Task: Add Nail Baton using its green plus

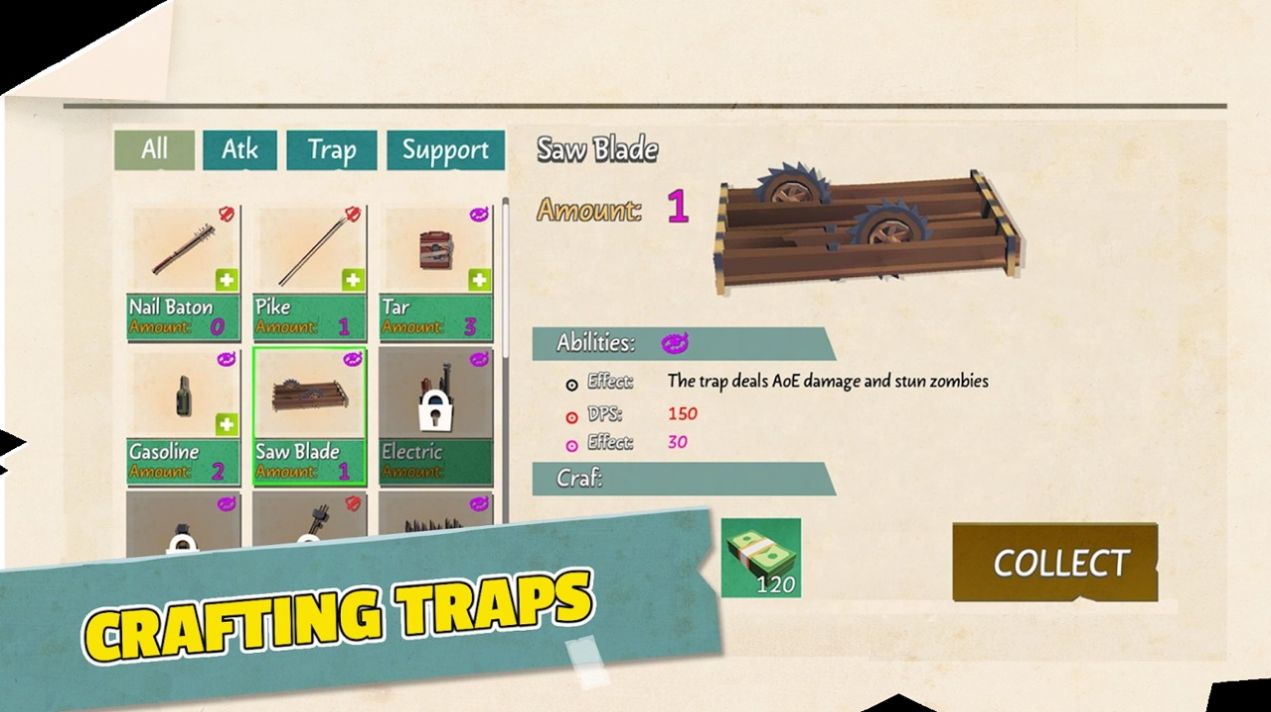Action: (x=227, y=280)
